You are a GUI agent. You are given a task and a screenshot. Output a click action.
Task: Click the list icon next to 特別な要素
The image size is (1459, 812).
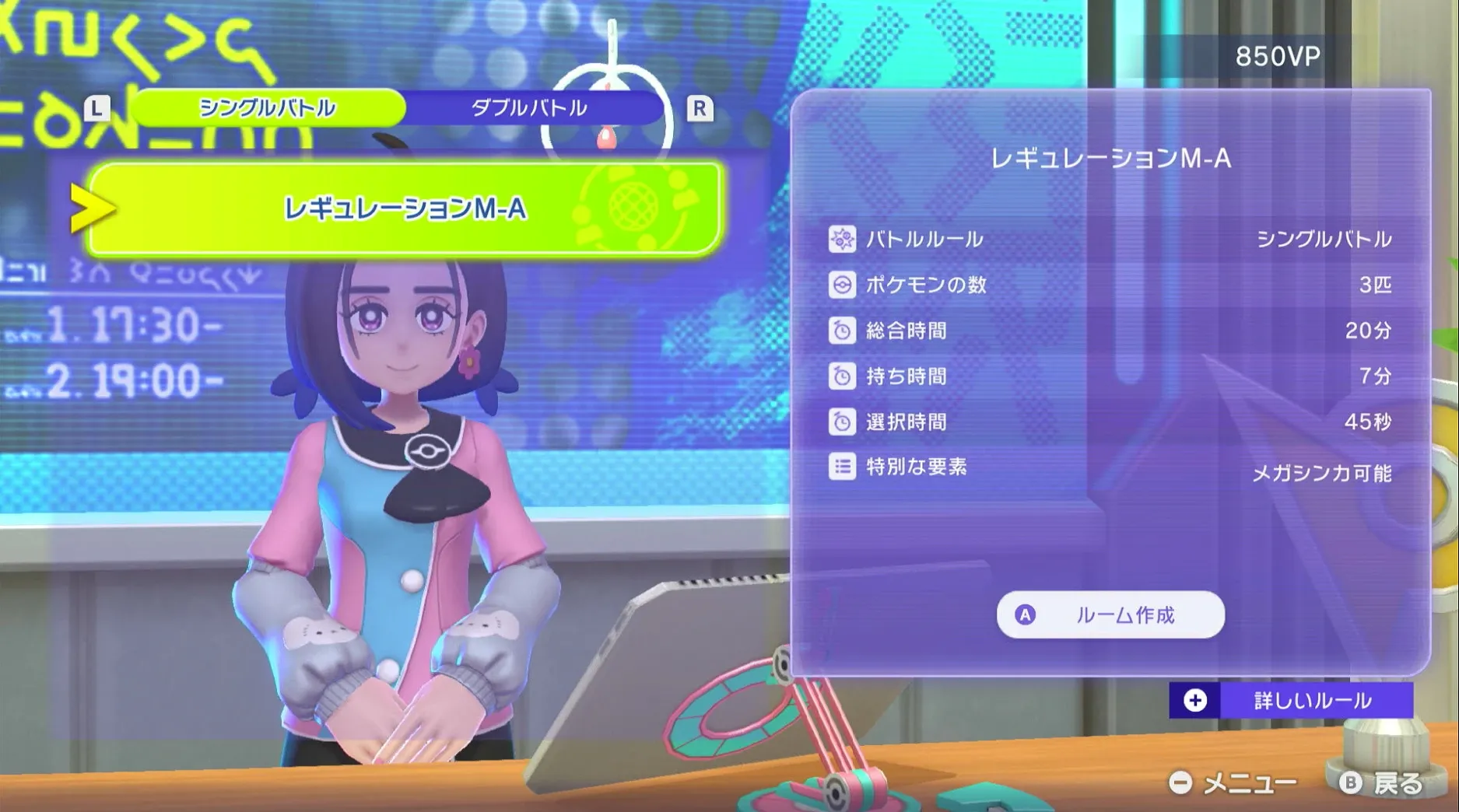[x=843, y=467]
